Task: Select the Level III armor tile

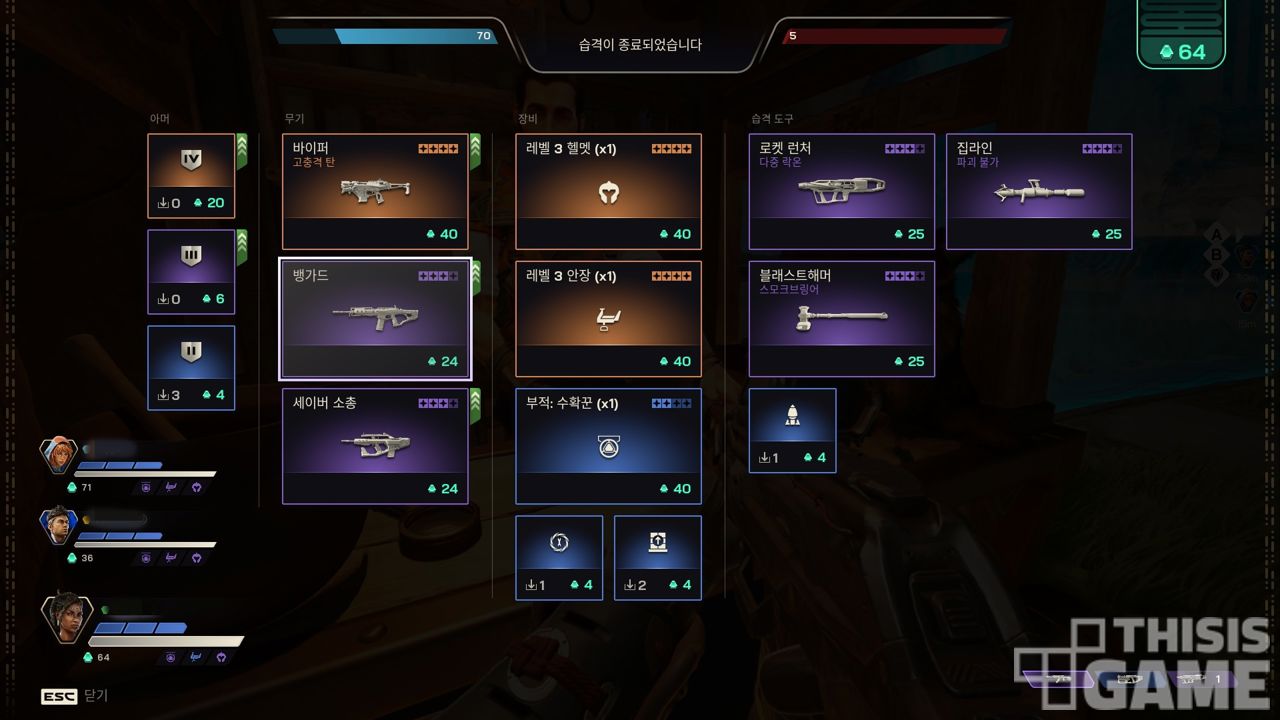Action: pyautogui.click(x=191, y=272)
